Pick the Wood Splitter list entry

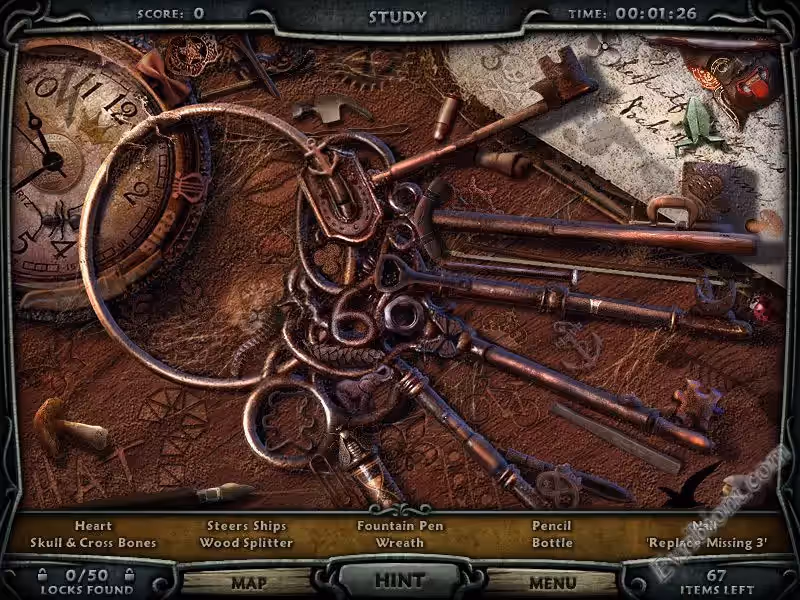coord(246,543)
